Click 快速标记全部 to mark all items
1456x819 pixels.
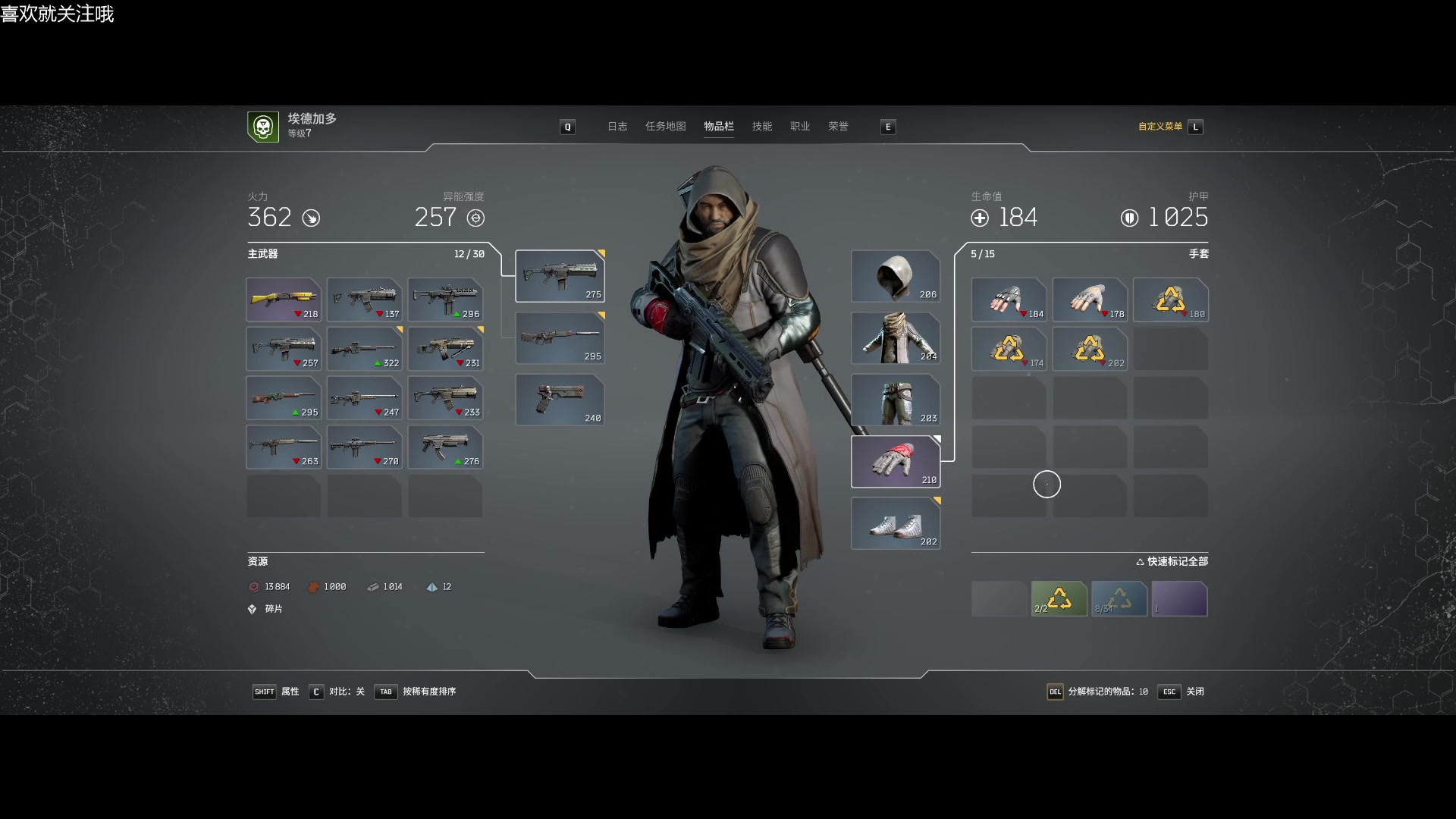pyautogui.click(x=1172, y=561)
